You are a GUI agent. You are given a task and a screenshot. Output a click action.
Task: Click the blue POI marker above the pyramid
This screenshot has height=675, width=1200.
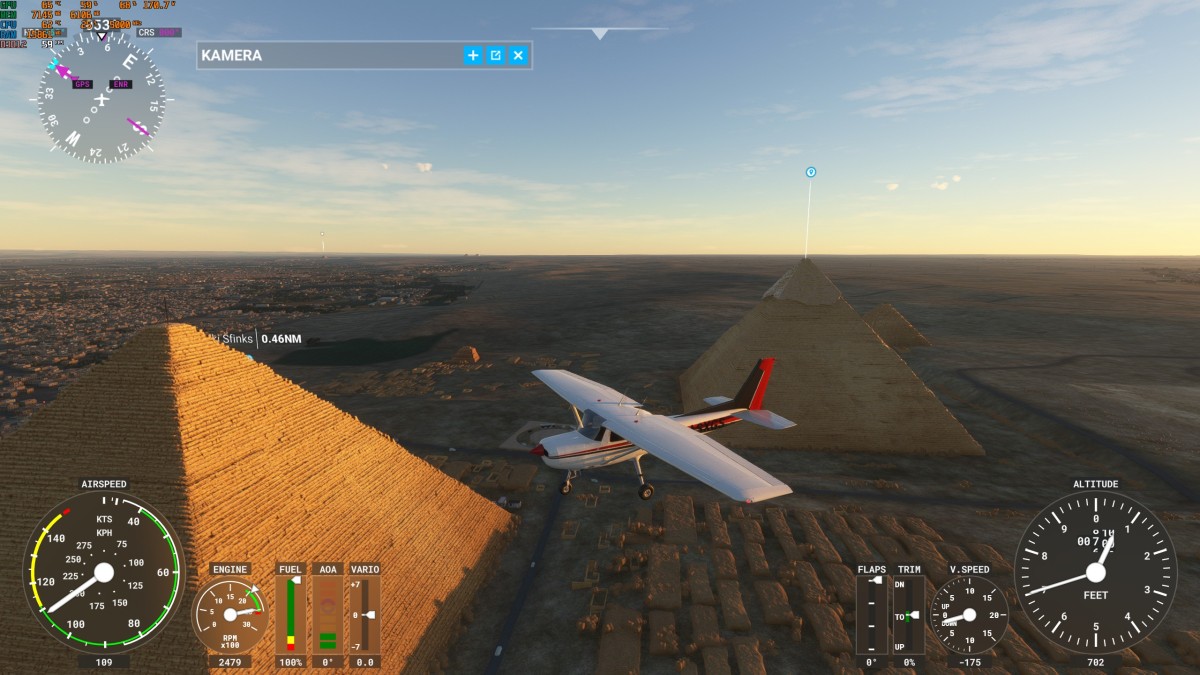(811, 172)
